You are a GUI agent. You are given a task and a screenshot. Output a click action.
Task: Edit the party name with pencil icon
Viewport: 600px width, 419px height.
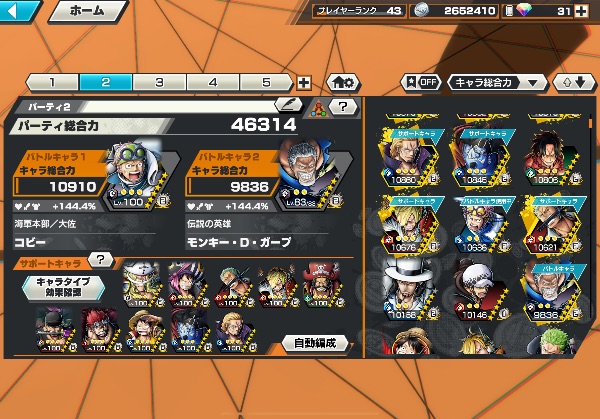[287, 104]
